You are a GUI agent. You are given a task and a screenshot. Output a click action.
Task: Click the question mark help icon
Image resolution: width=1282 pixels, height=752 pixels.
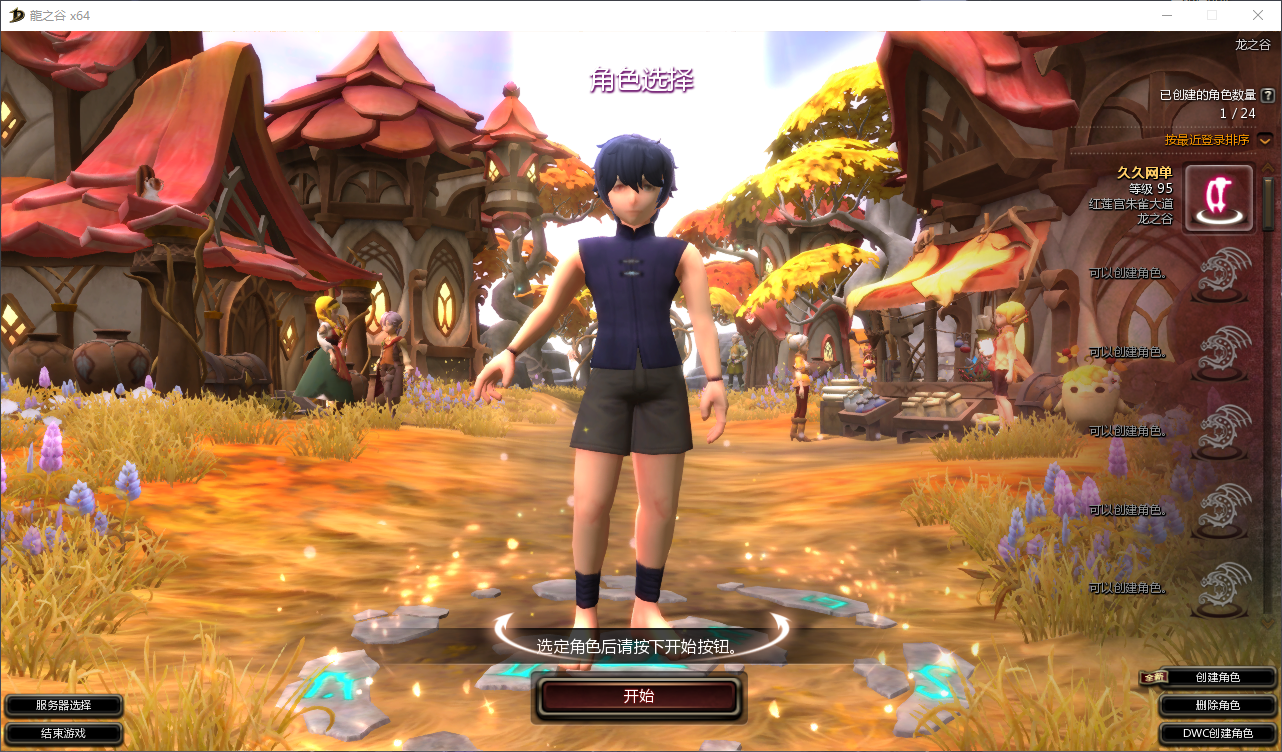[x=1268, y=95]
